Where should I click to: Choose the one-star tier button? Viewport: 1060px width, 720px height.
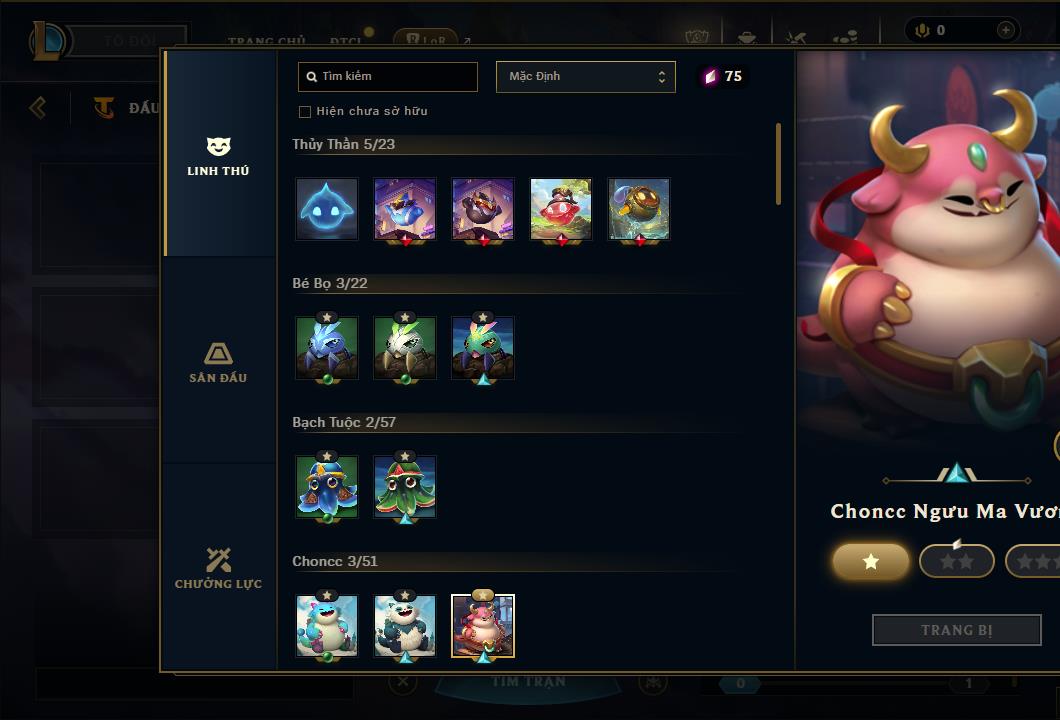pyautogui.click(x=871, y=562)
